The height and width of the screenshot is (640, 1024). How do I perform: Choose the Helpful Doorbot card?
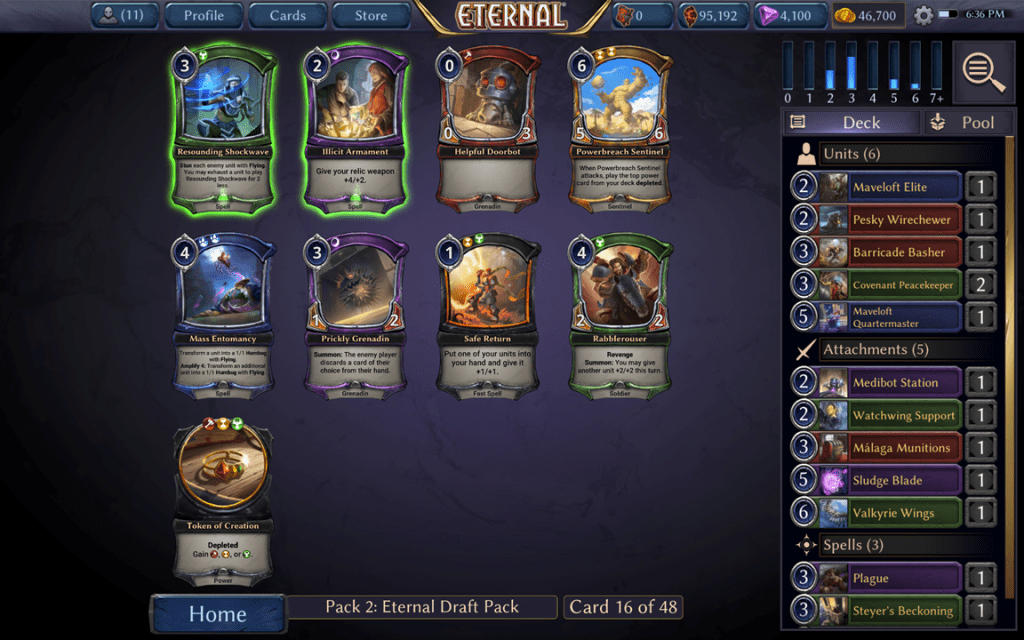pos(488,128)
